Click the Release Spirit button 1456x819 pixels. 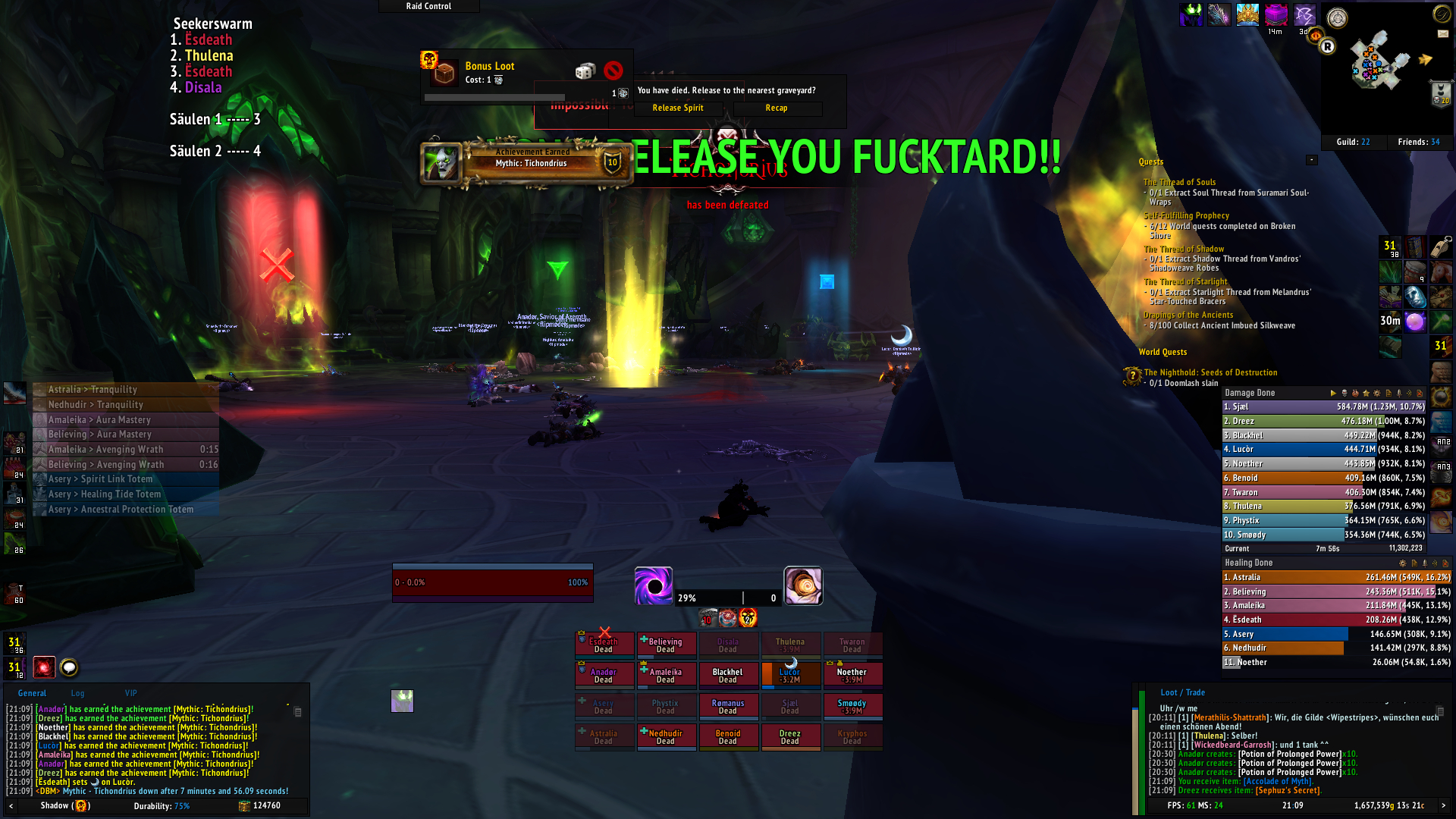click(678, 108)
